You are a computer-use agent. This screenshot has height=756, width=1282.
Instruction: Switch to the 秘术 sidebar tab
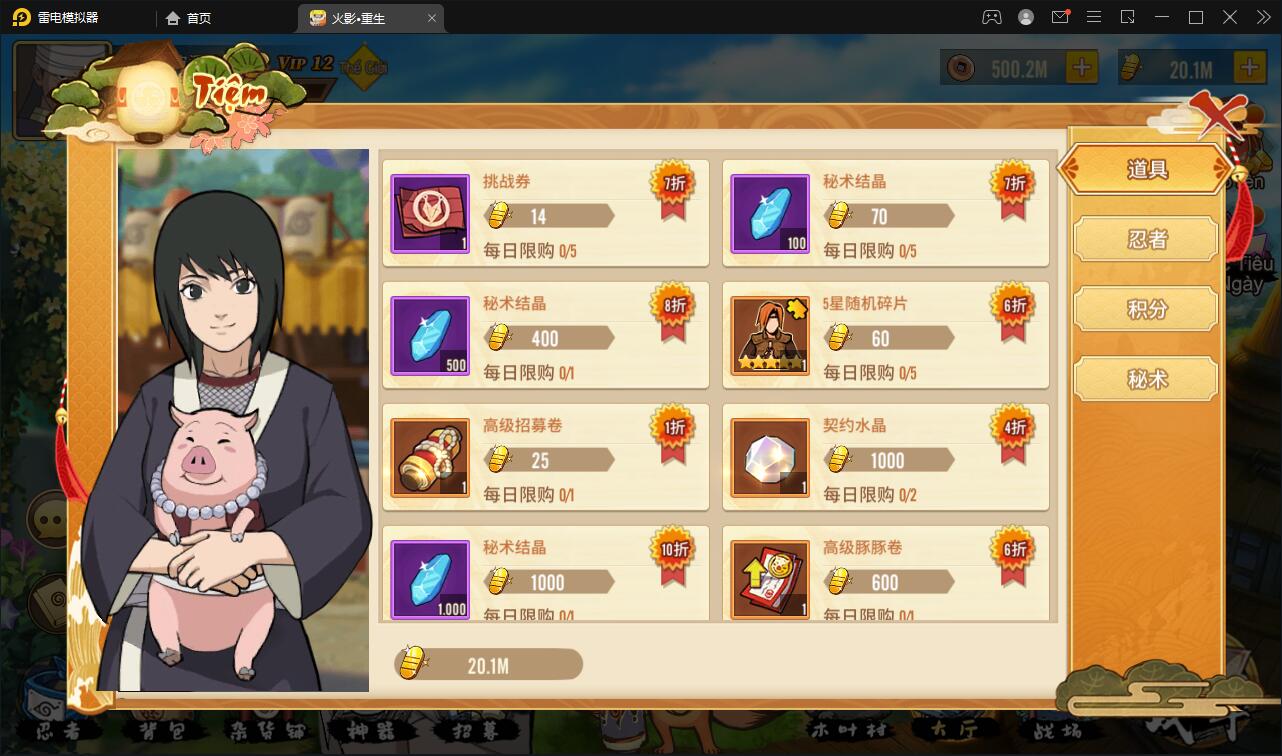pos(1145,379)
